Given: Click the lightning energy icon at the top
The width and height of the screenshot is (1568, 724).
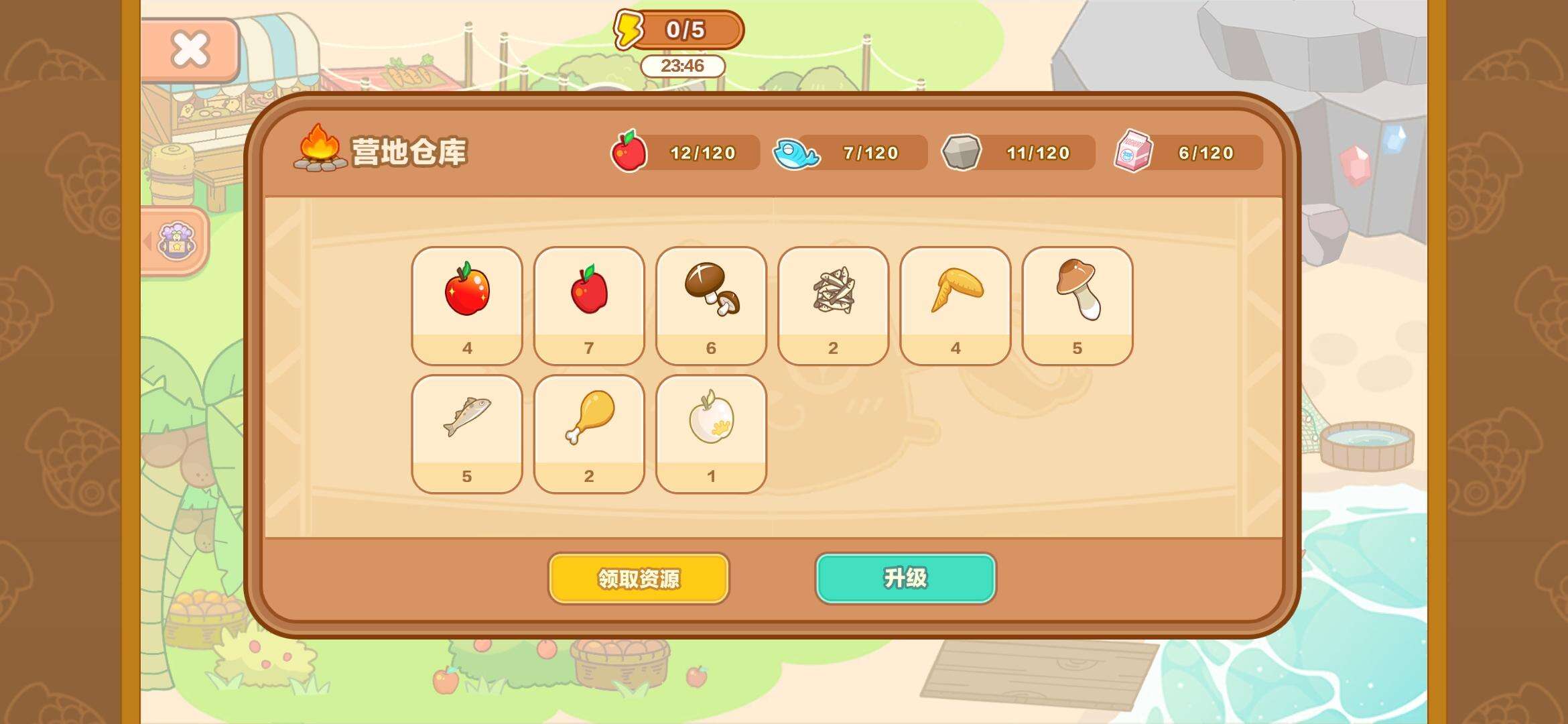Looking at the screenshot, I should point(629,29).
